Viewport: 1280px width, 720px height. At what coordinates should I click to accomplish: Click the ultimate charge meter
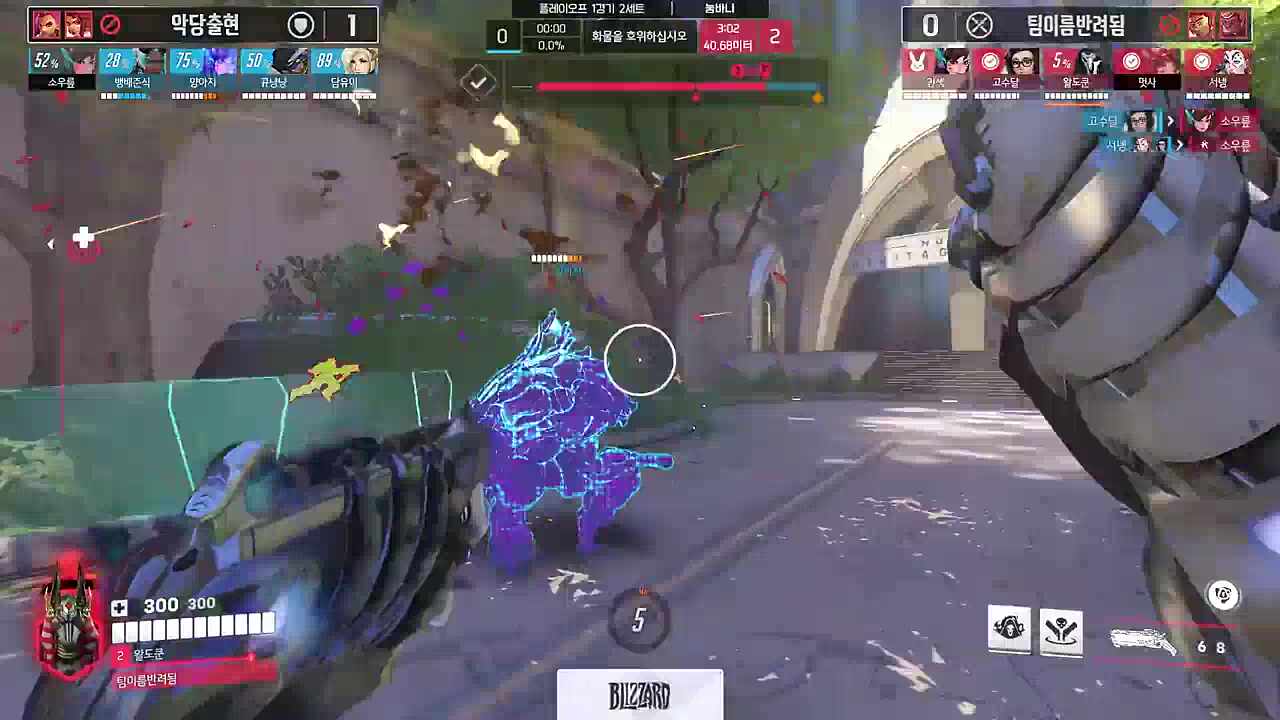639,620
